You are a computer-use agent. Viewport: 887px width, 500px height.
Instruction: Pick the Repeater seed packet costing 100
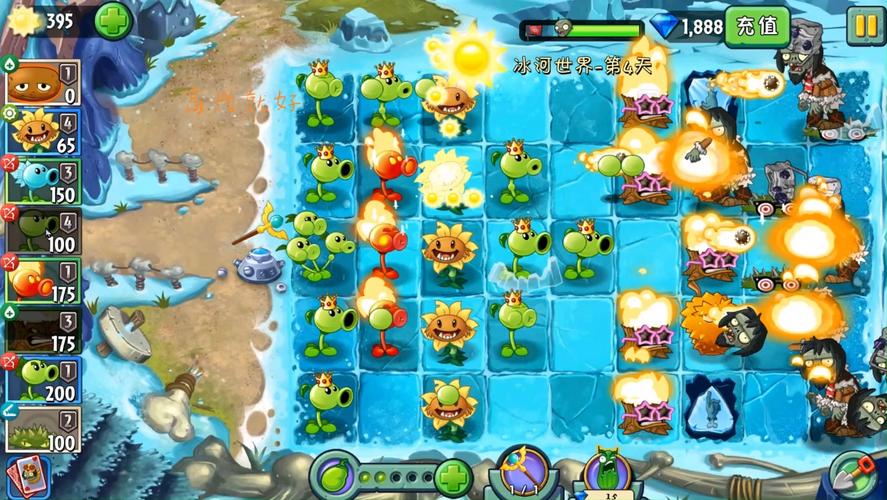42,229
